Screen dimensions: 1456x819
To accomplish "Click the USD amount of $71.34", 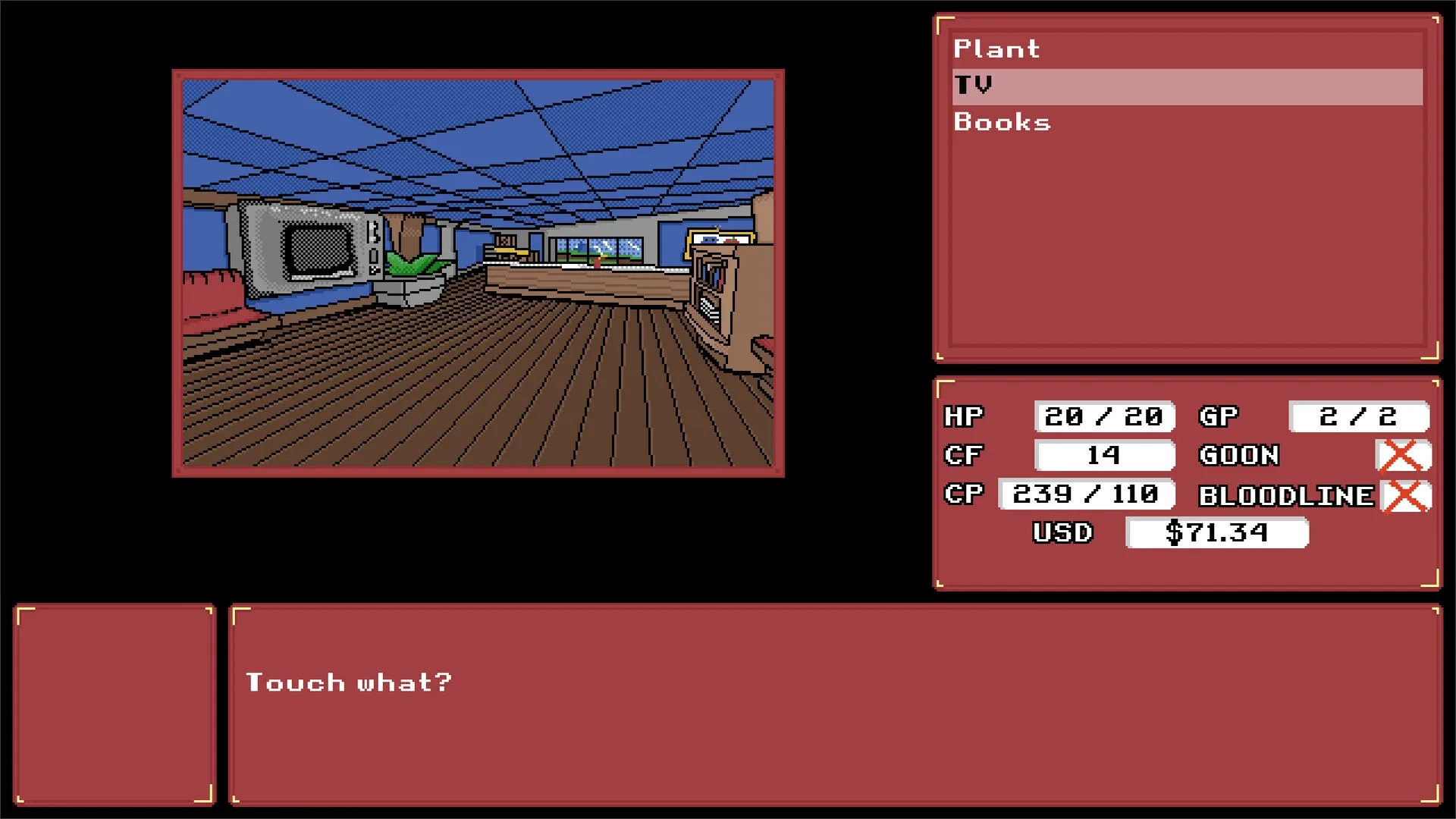I will [x=1217, y=533].
